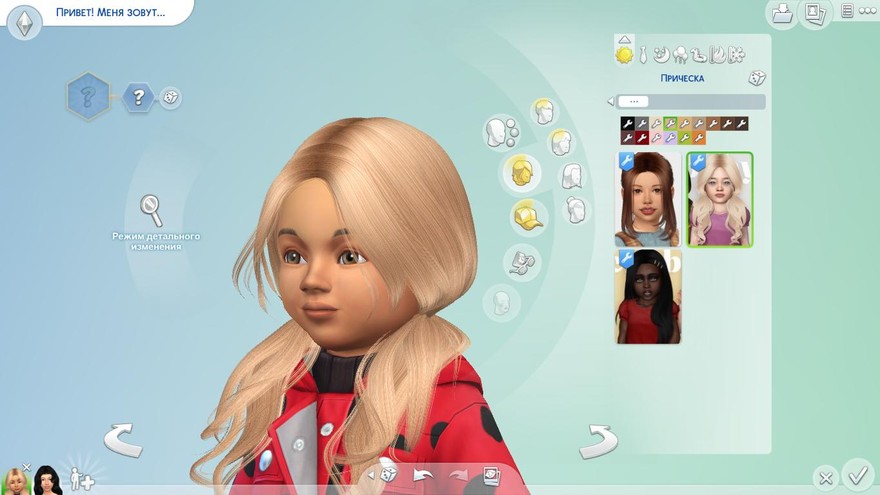This screenshot has height=495, width=880.
Task: Choose the blonde wavy hairstyle thumbnail
Action: pyautogui.click(x=720, y=199)
